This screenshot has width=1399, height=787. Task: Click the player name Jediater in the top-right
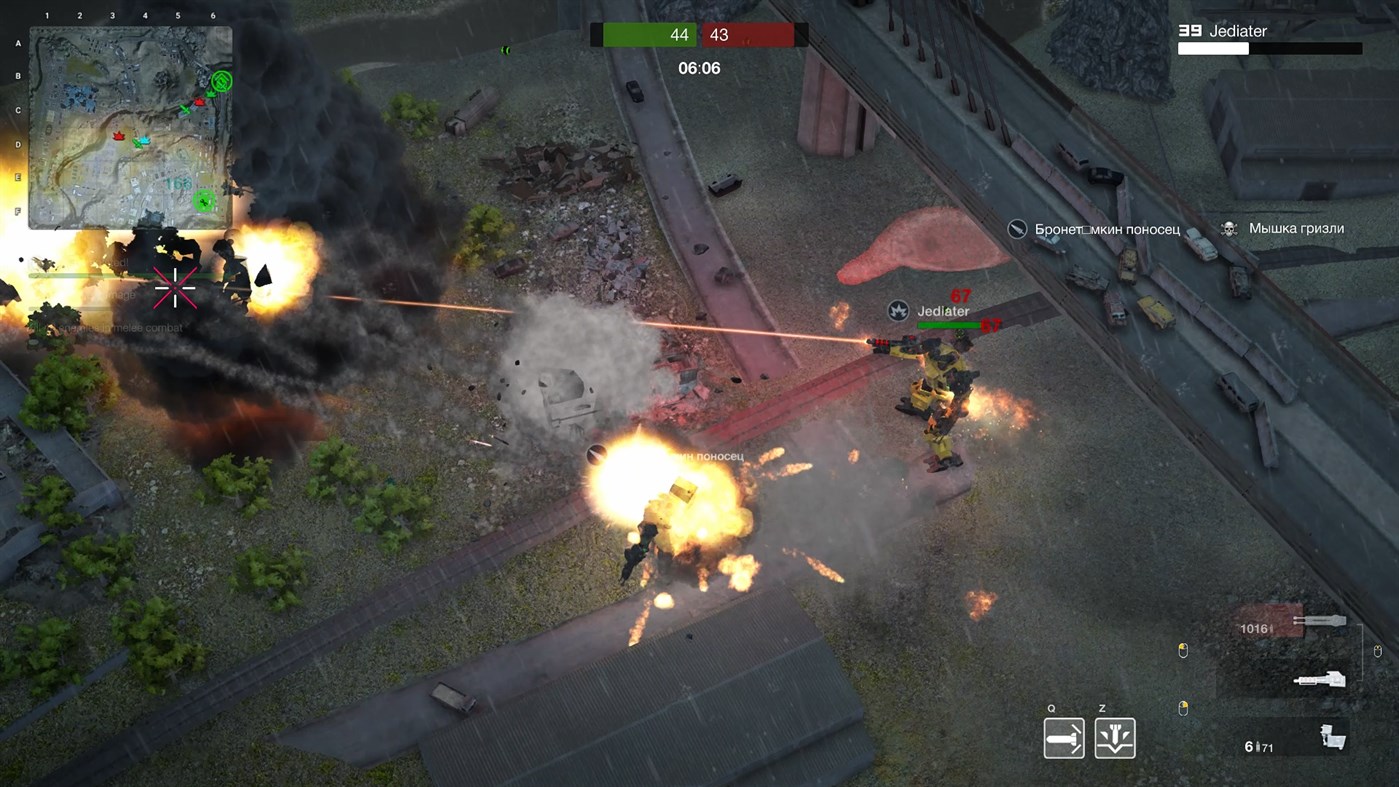[1236, 31]
